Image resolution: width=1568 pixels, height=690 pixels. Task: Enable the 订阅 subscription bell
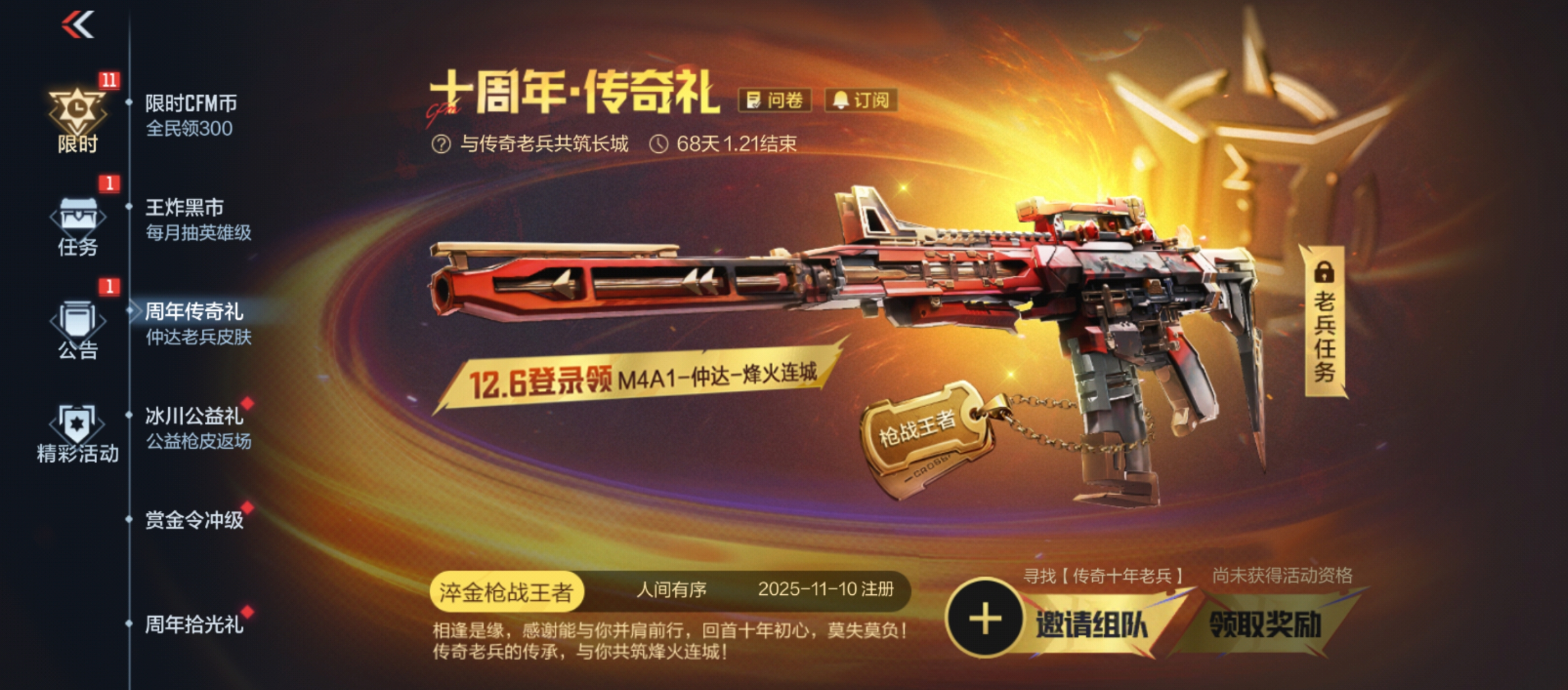862,102
